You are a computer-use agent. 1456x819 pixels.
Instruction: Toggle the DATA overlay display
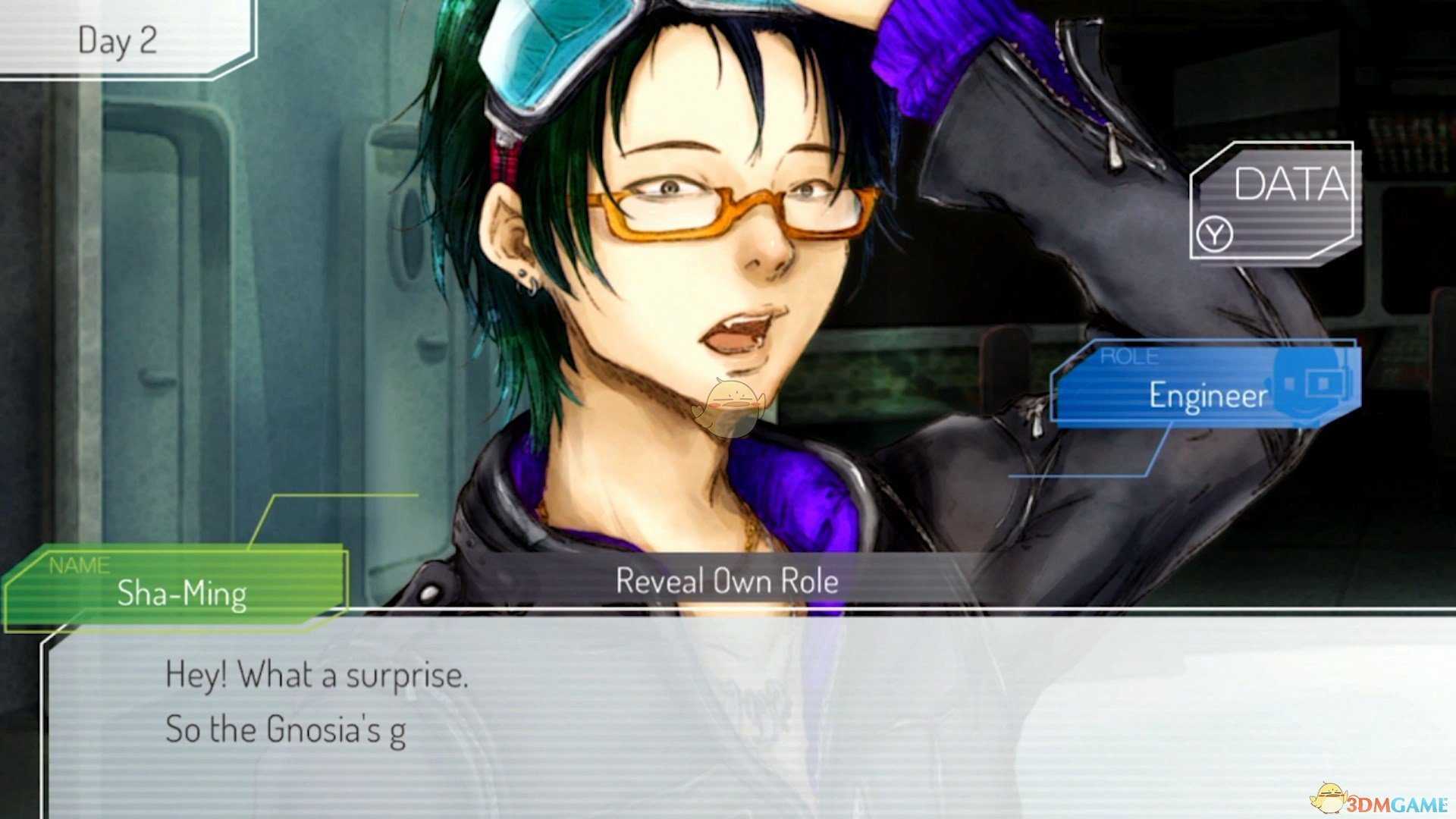point(1289,190)
